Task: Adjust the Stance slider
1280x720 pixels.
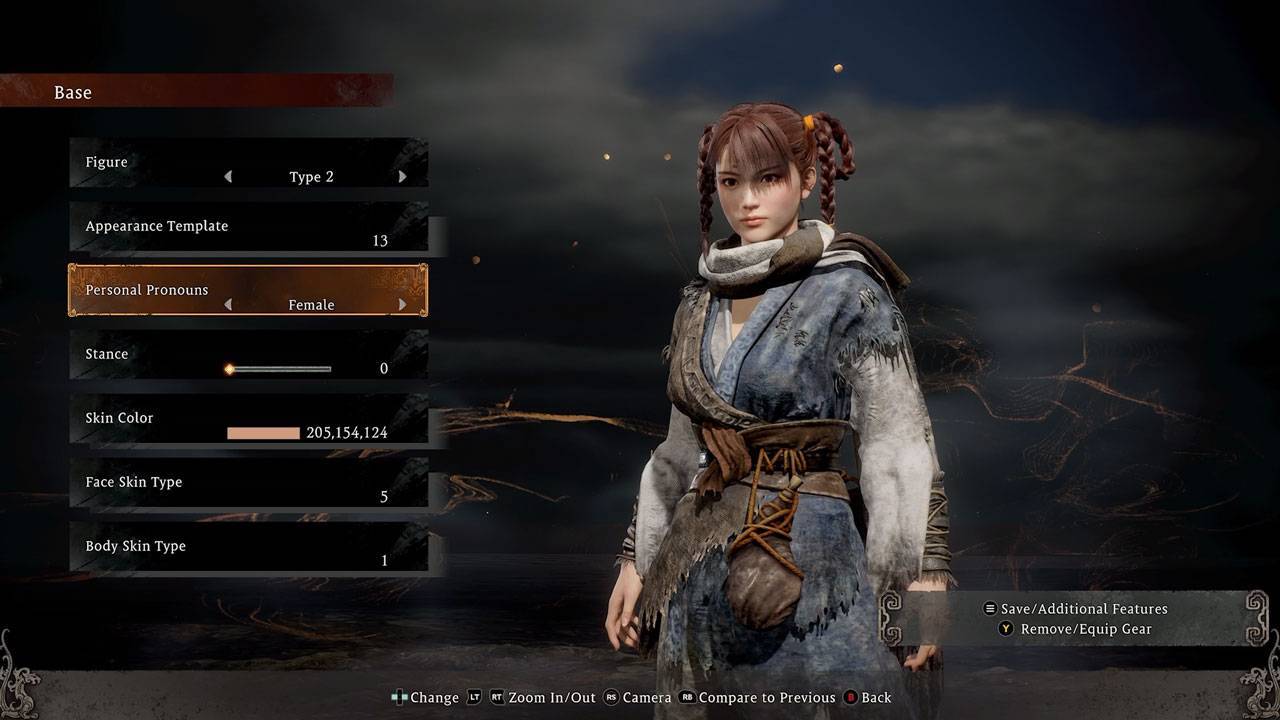Action: [280, 369]
